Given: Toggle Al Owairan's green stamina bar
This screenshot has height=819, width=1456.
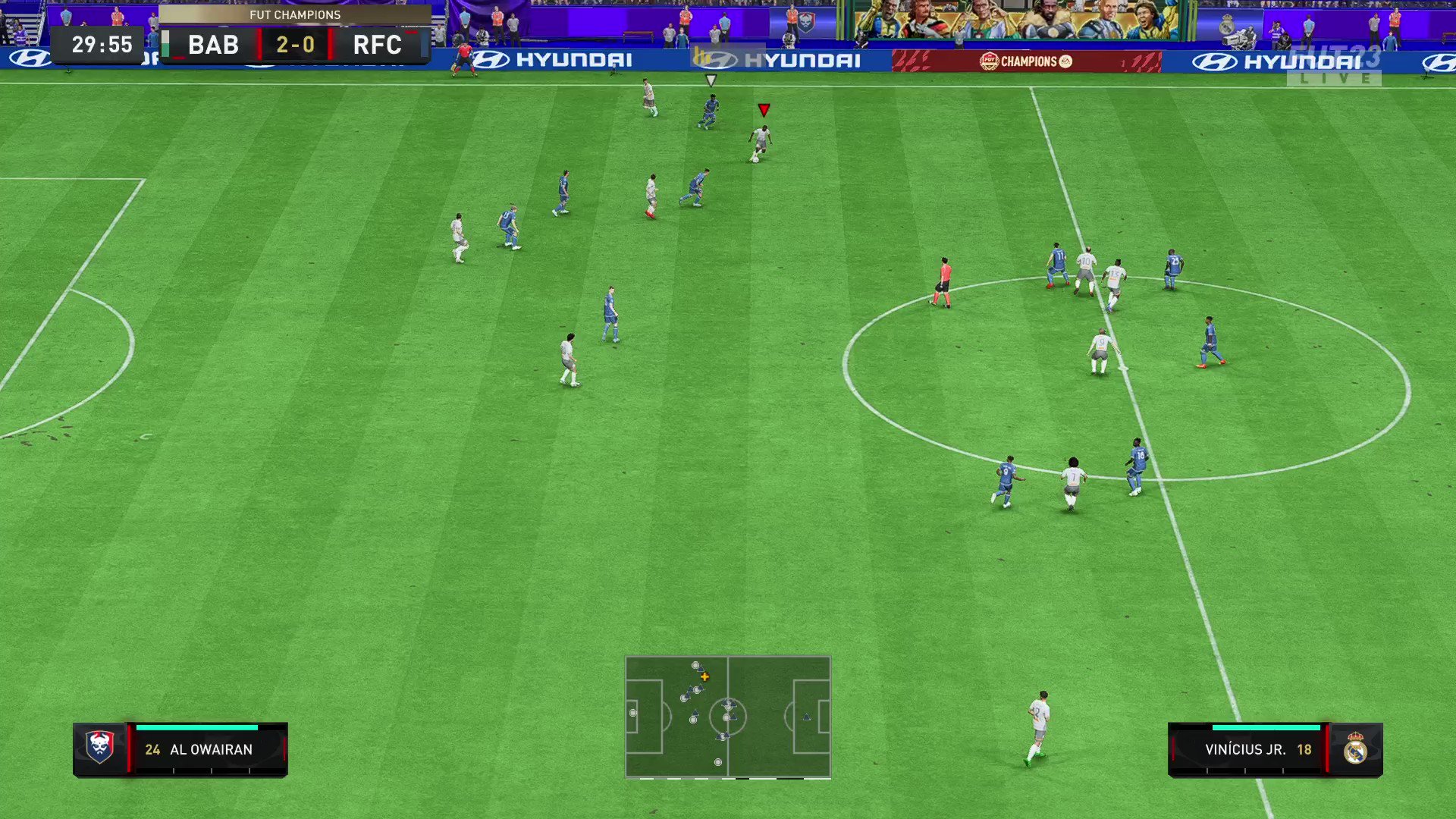Looking at the screenshot, I should click(x=197, y=726).
